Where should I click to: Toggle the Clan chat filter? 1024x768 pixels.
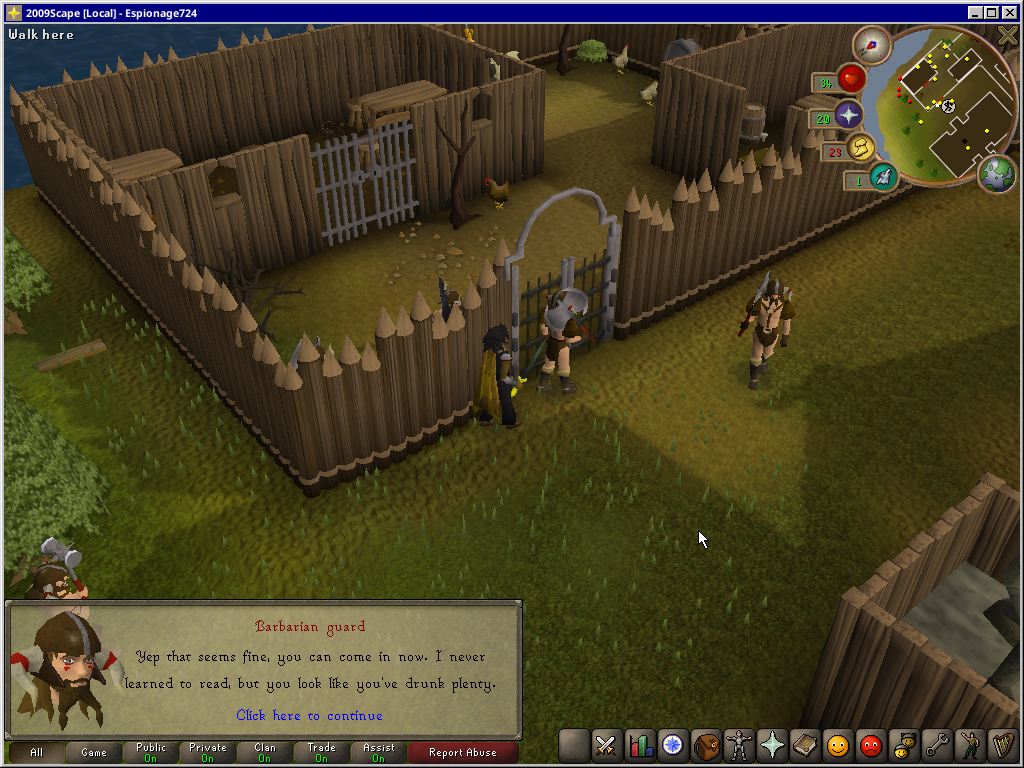pos(265,752)
